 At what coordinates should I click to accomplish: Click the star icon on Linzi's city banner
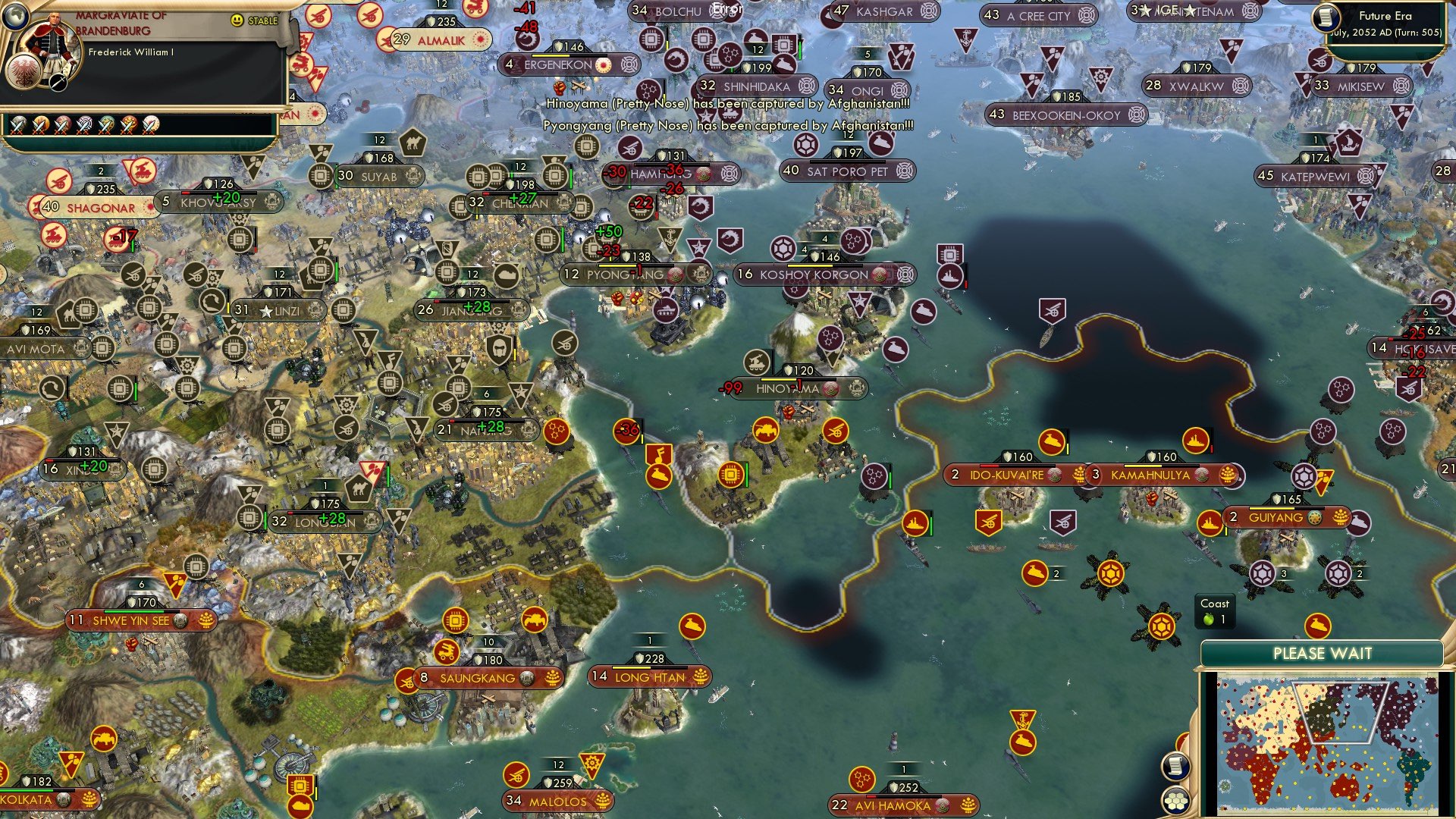[x=265, y=309]
